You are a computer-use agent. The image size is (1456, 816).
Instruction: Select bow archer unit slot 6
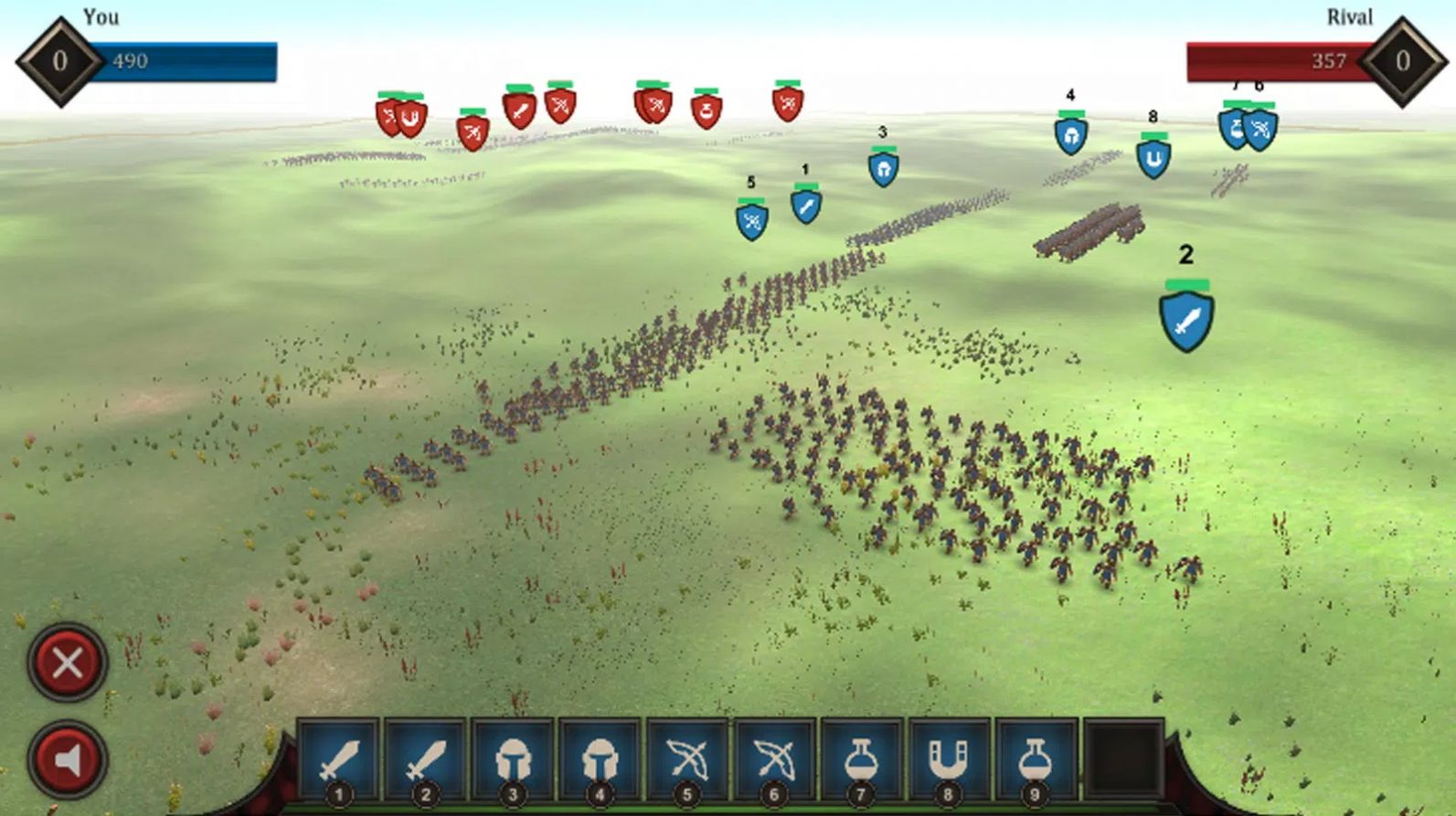pos(773,760)
